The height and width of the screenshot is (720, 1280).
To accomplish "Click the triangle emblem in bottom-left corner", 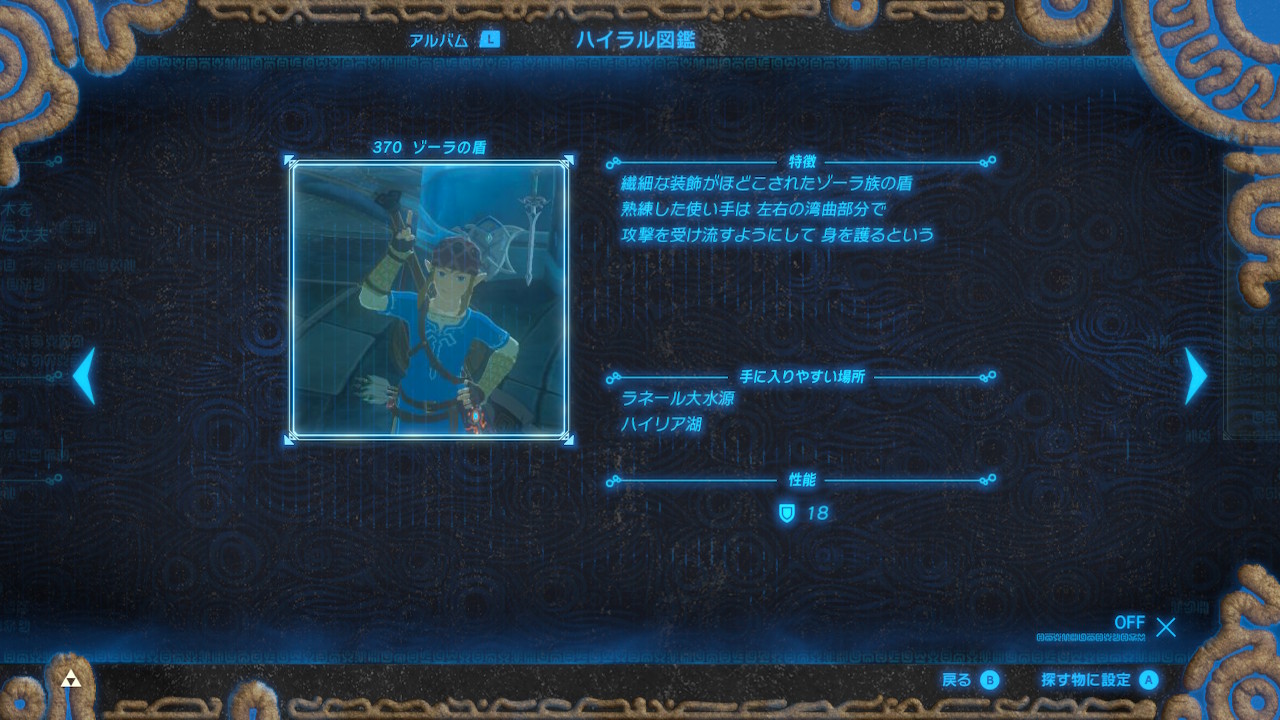I will pos(72,678).
